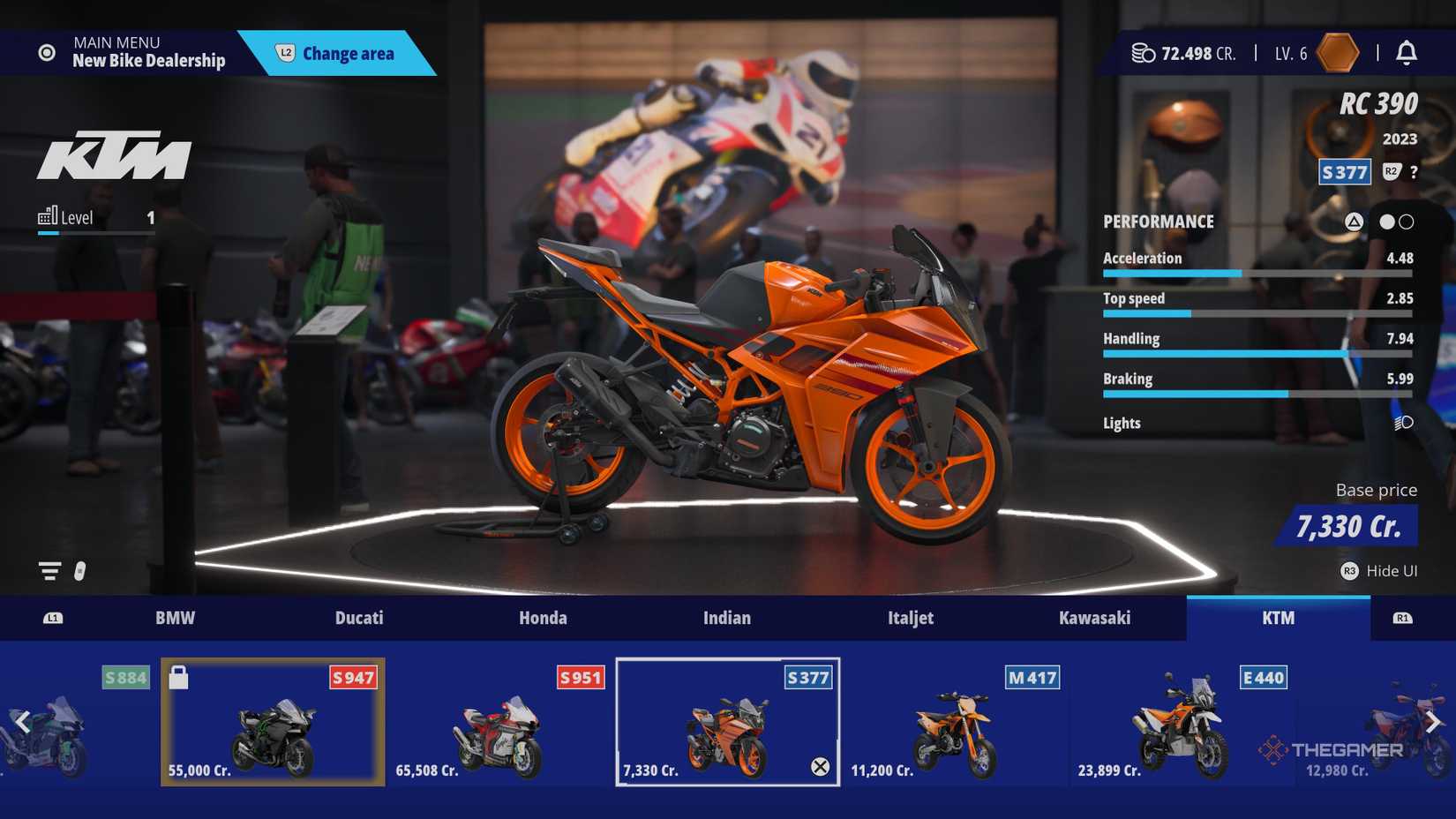This screenshot has width=1456, height=819.
Task: Switch to the Kawasaki tab
Action: tap(1097, 618)
